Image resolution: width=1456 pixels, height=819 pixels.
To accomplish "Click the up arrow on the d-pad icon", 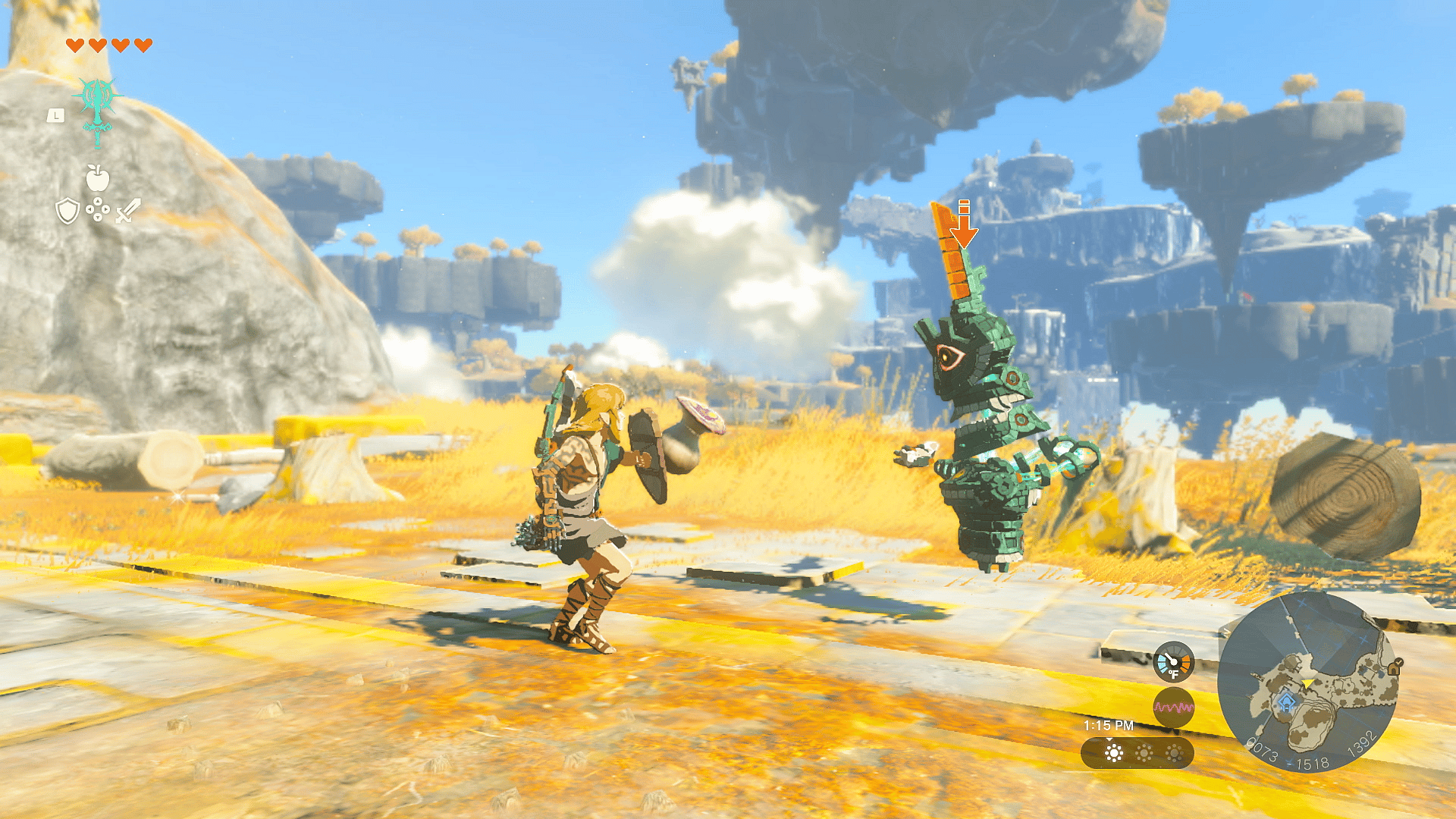I will coord(98,202).
